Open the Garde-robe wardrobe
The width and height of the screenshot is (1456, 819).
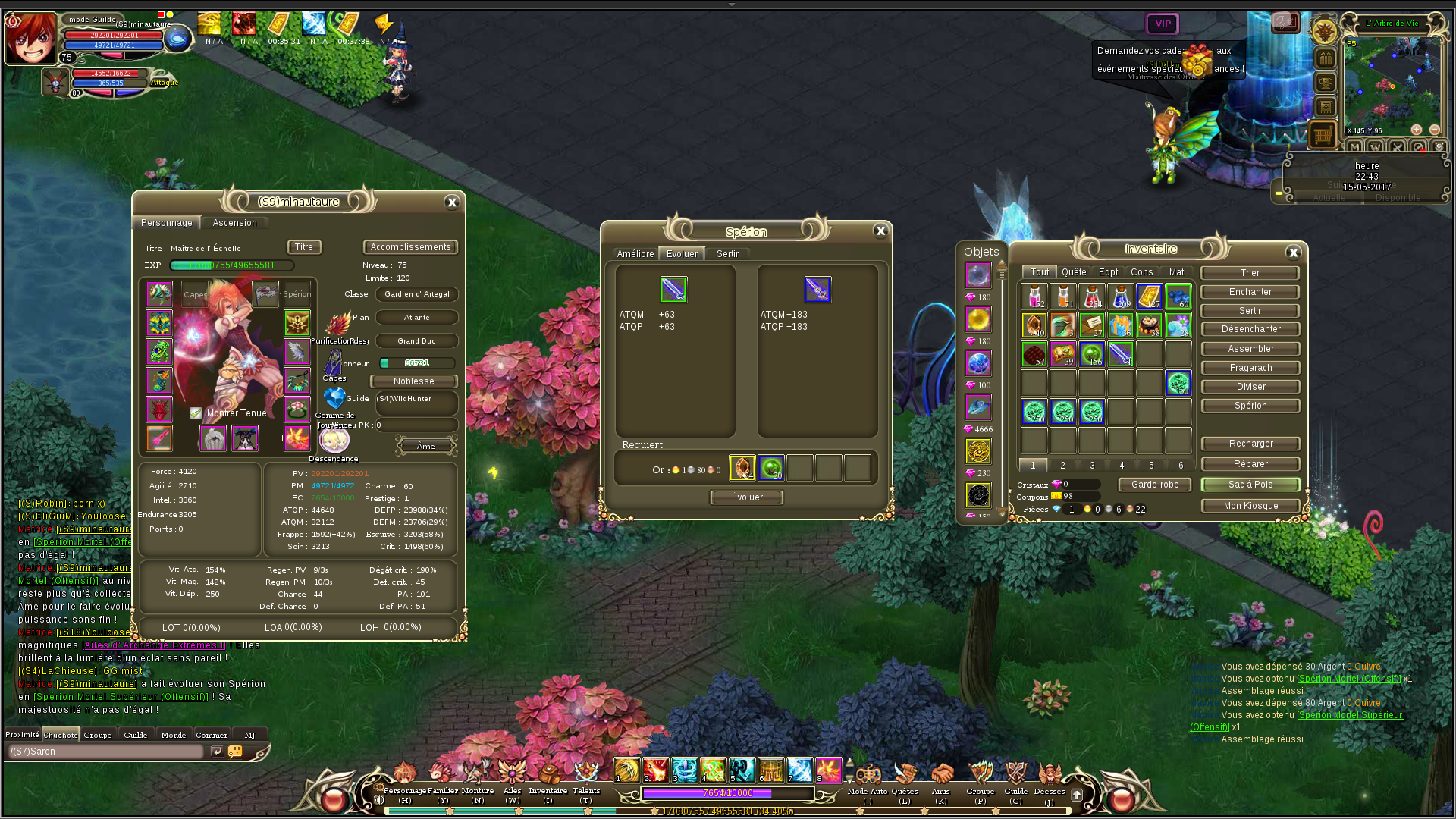(x=1155, y=485)
